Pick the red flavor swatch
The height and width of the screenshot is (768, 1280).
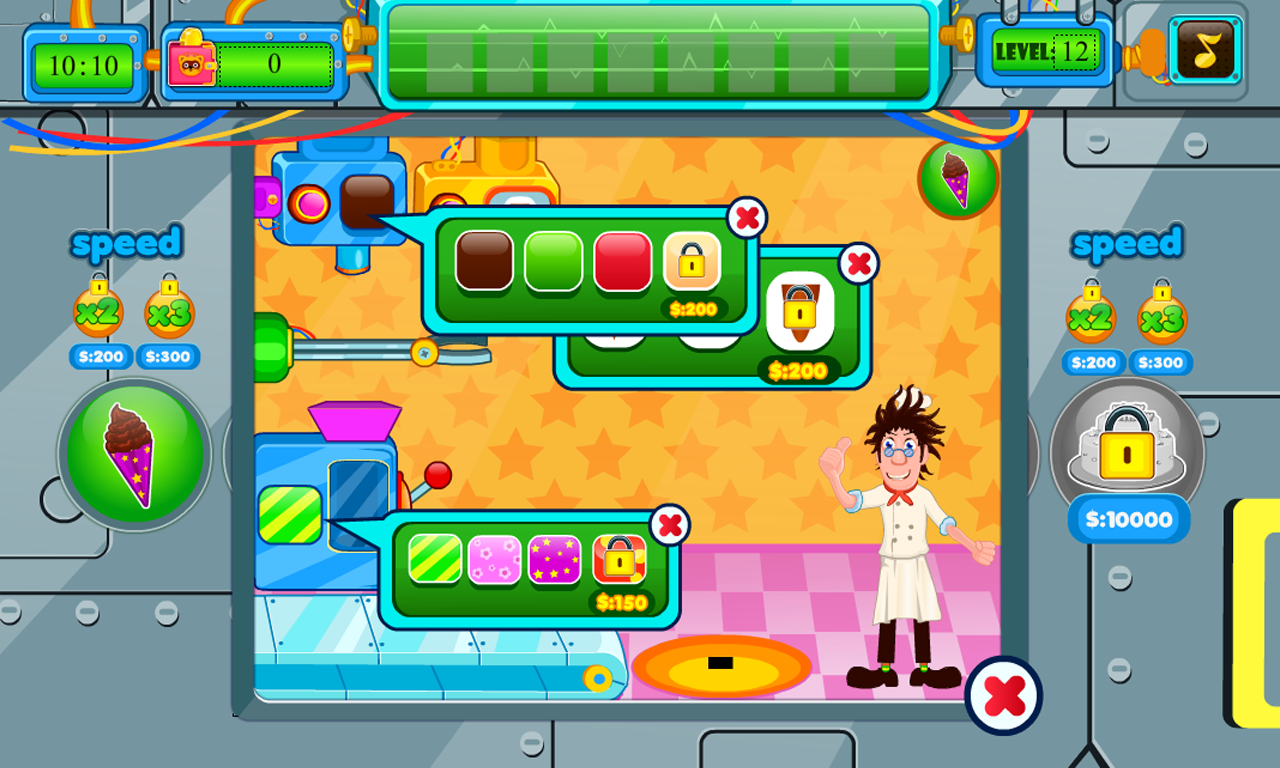coord(623,261)
